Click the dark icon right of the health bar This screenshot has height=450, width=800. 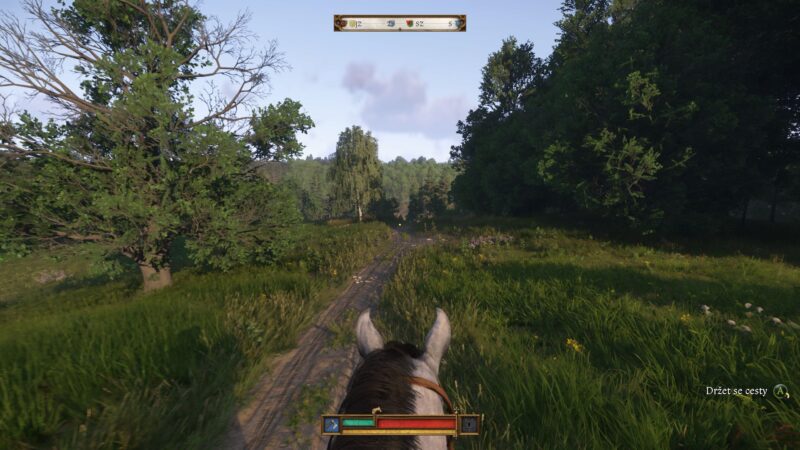pos(470,425)
